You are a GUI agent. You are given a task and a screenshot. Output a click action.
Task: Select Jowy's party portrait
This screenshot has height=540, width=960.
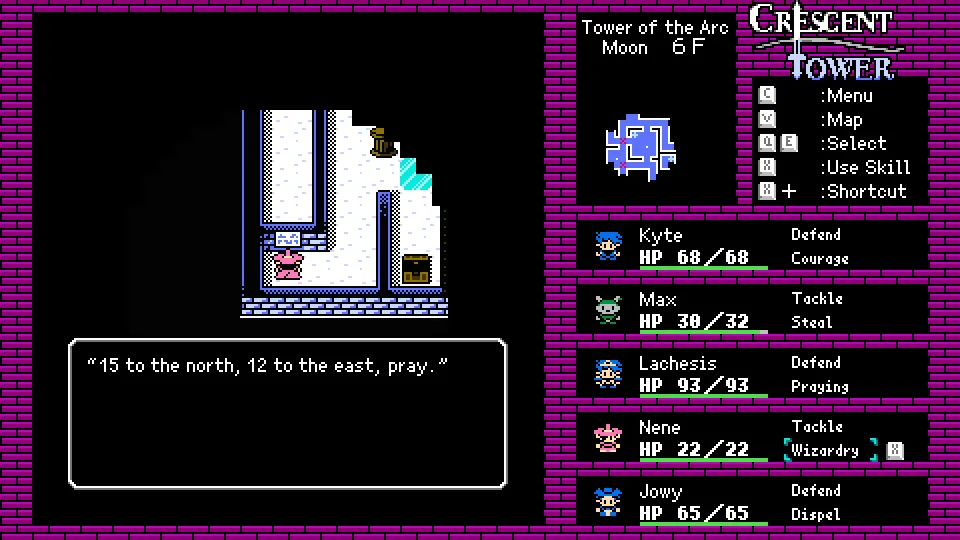click(x=607, y=501)
